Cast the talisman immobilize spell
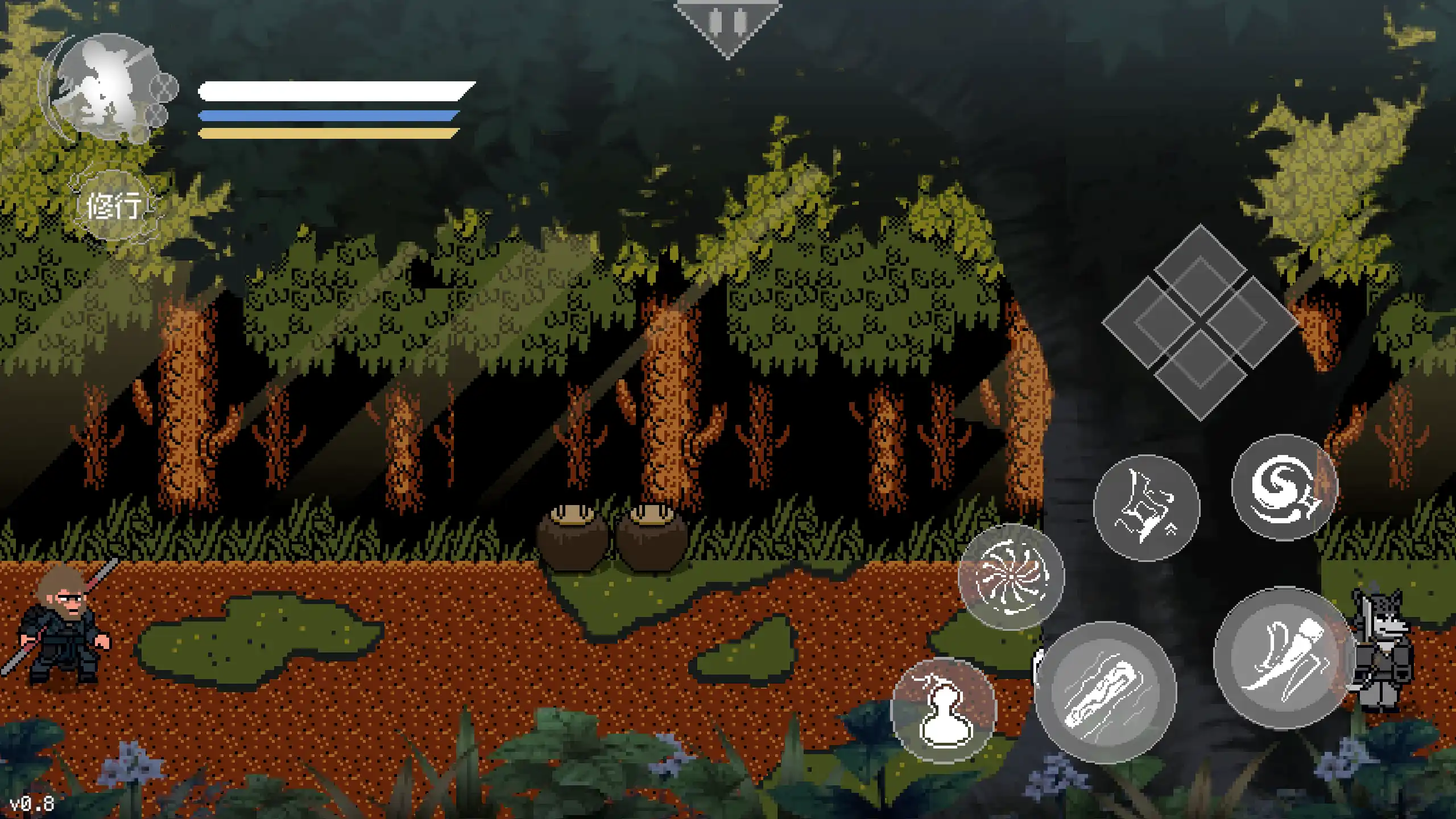 1146,508
